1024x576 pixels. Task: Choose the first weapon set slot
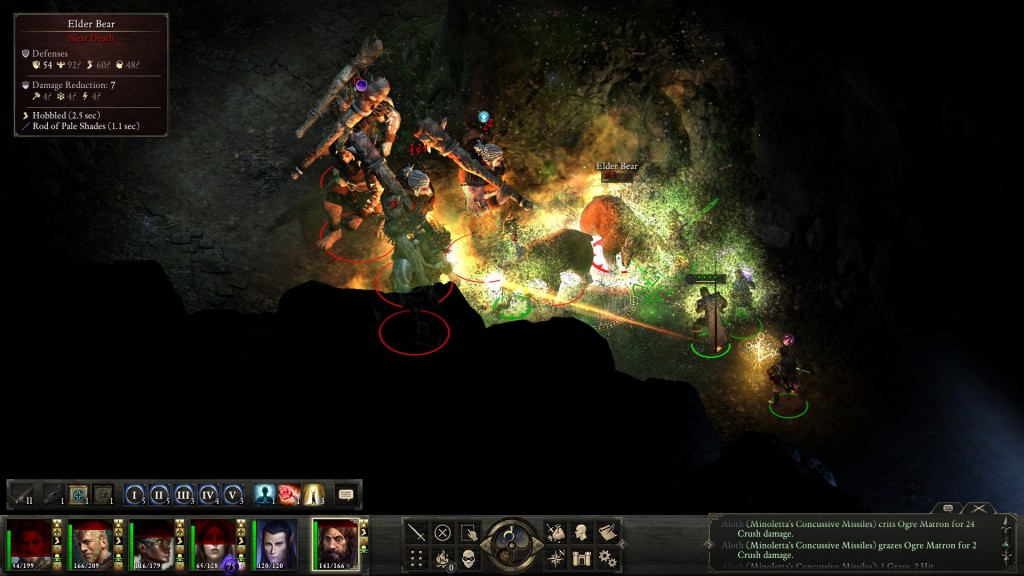(22, 494)
